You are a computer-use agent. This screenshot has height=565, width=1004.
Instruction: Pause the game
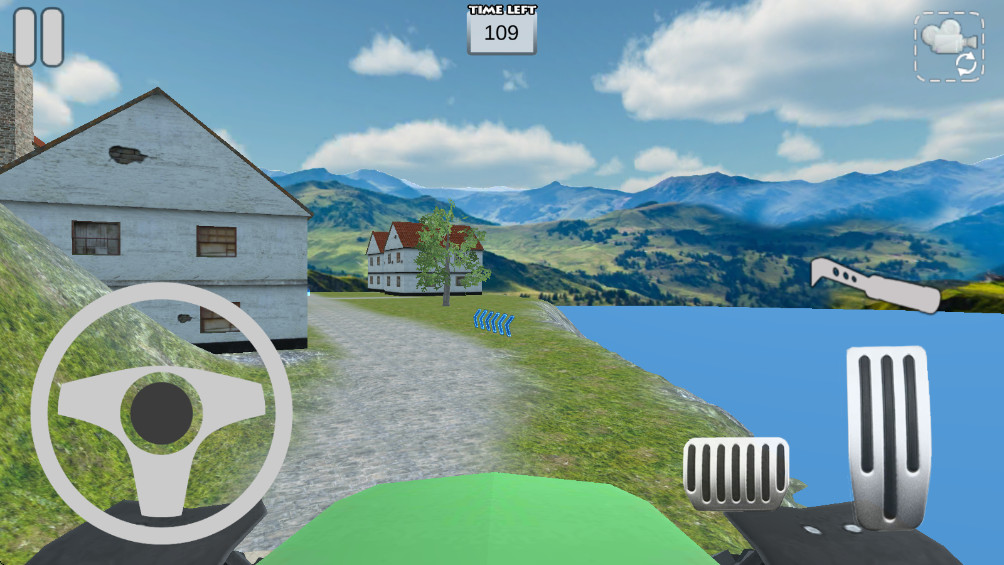[x=39, y=37]
